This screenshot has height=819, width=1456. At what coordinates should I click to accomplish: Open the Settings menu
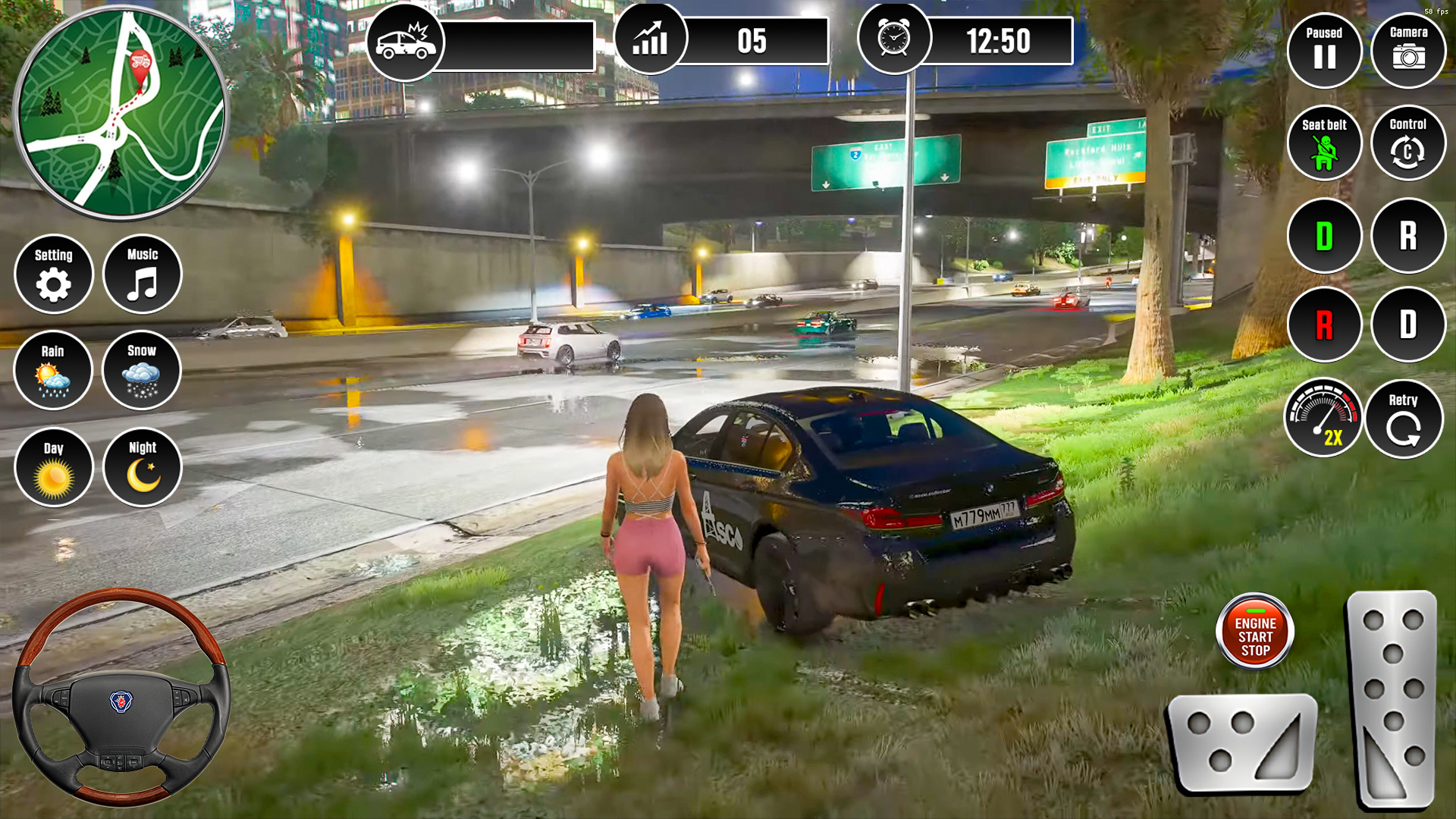click(x=53, y=275)
